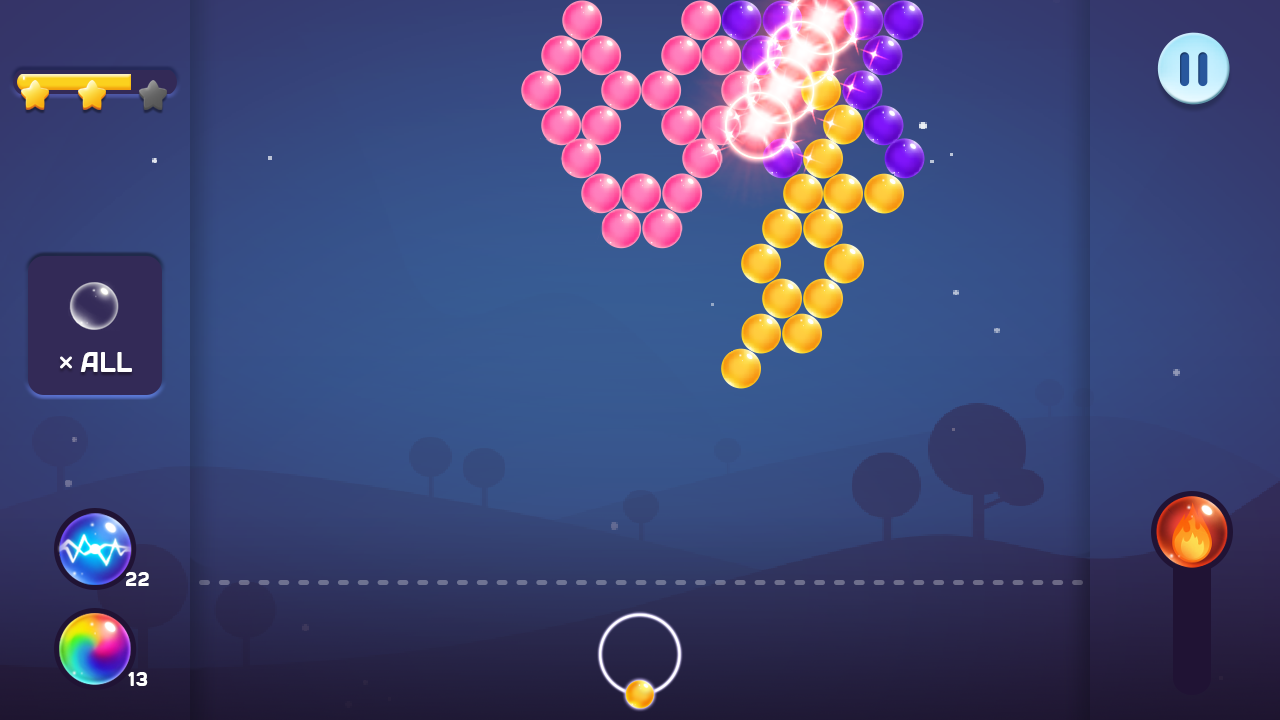1280x720 pixels.
Task: Click the star rating progress bar fill
Action: pyautogui.click(x=75, y=83)
